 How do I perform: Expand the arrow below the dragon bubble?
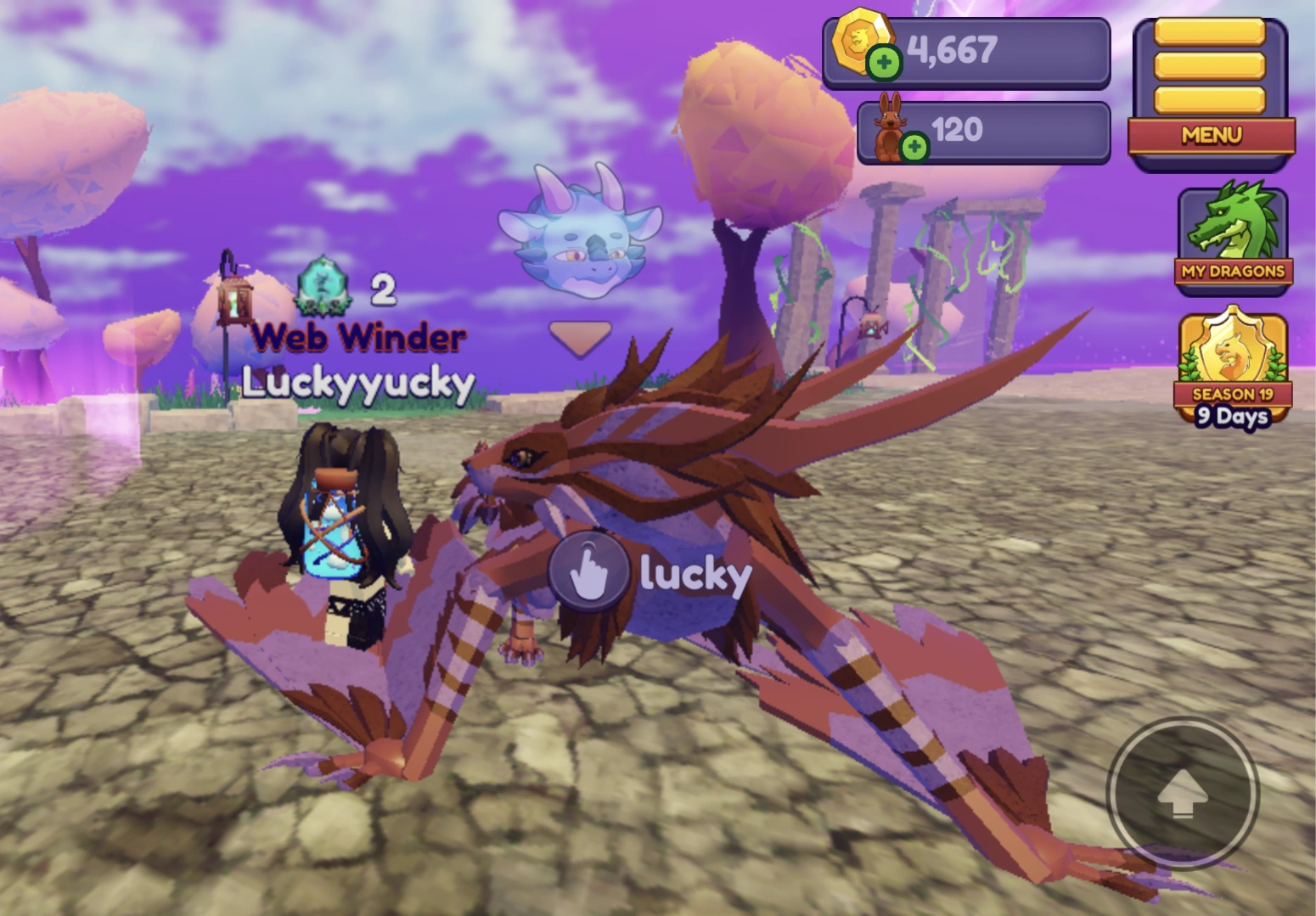[579, 336]
